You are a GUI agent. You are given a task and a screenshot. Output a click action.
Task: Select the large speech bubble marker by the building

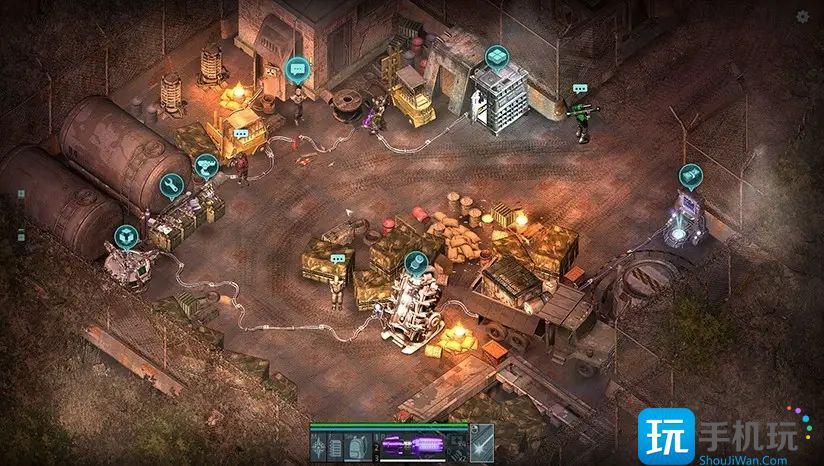coord(296,68)
